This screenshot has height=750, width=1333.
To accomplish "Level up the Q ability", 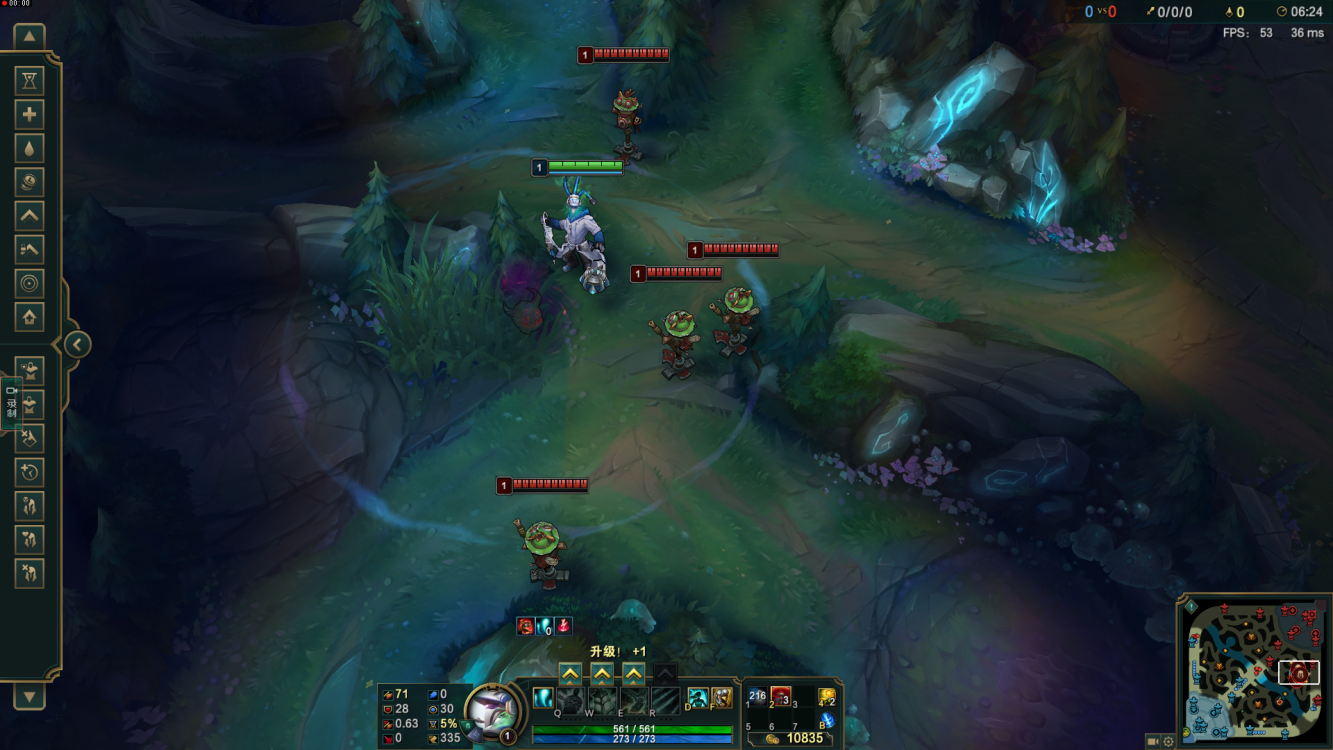I will click(570, 674).
